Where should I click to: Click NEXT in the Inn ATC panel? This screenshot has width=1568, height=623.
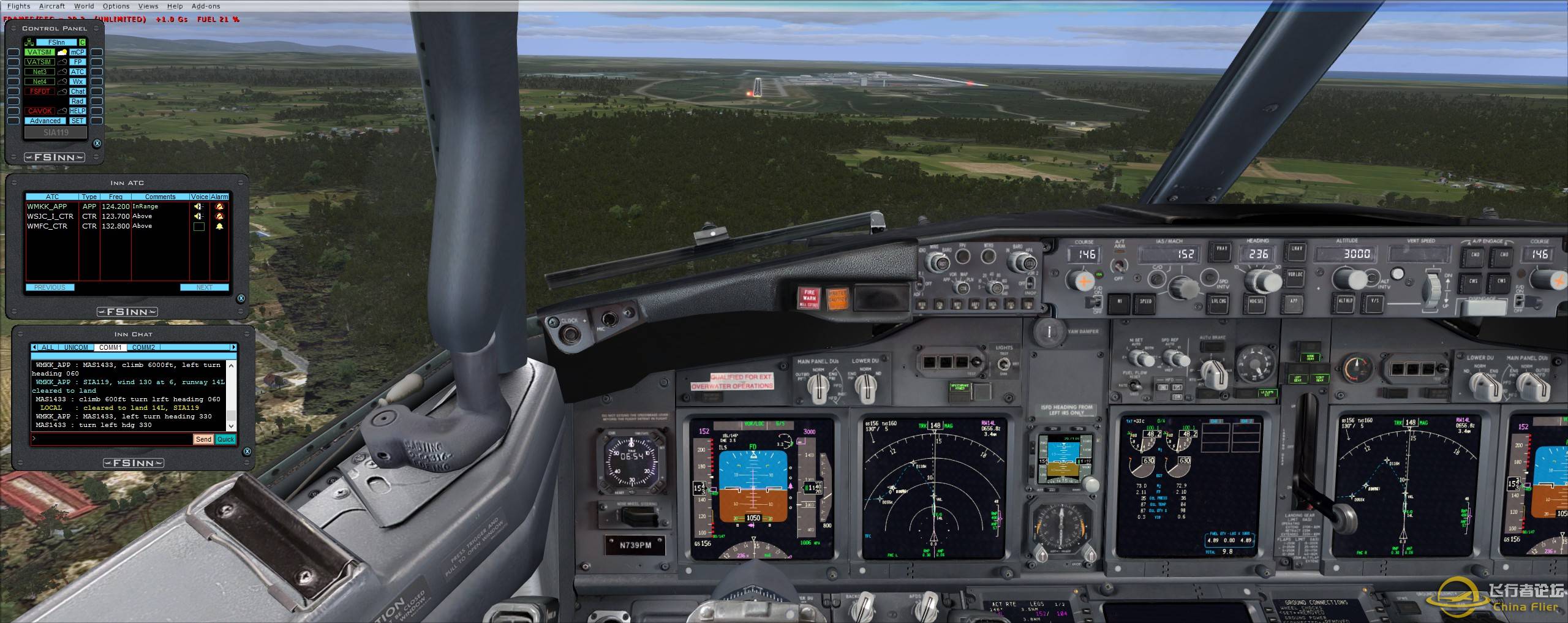pyautogui.click(x=205, y=287)
